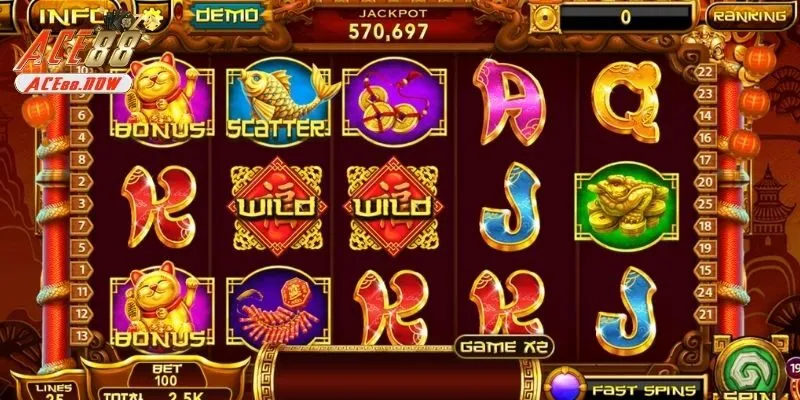Viewport: 800px width, 400px height.
Task: Click the gold coin balance icon
Action: tap(544, 16)
